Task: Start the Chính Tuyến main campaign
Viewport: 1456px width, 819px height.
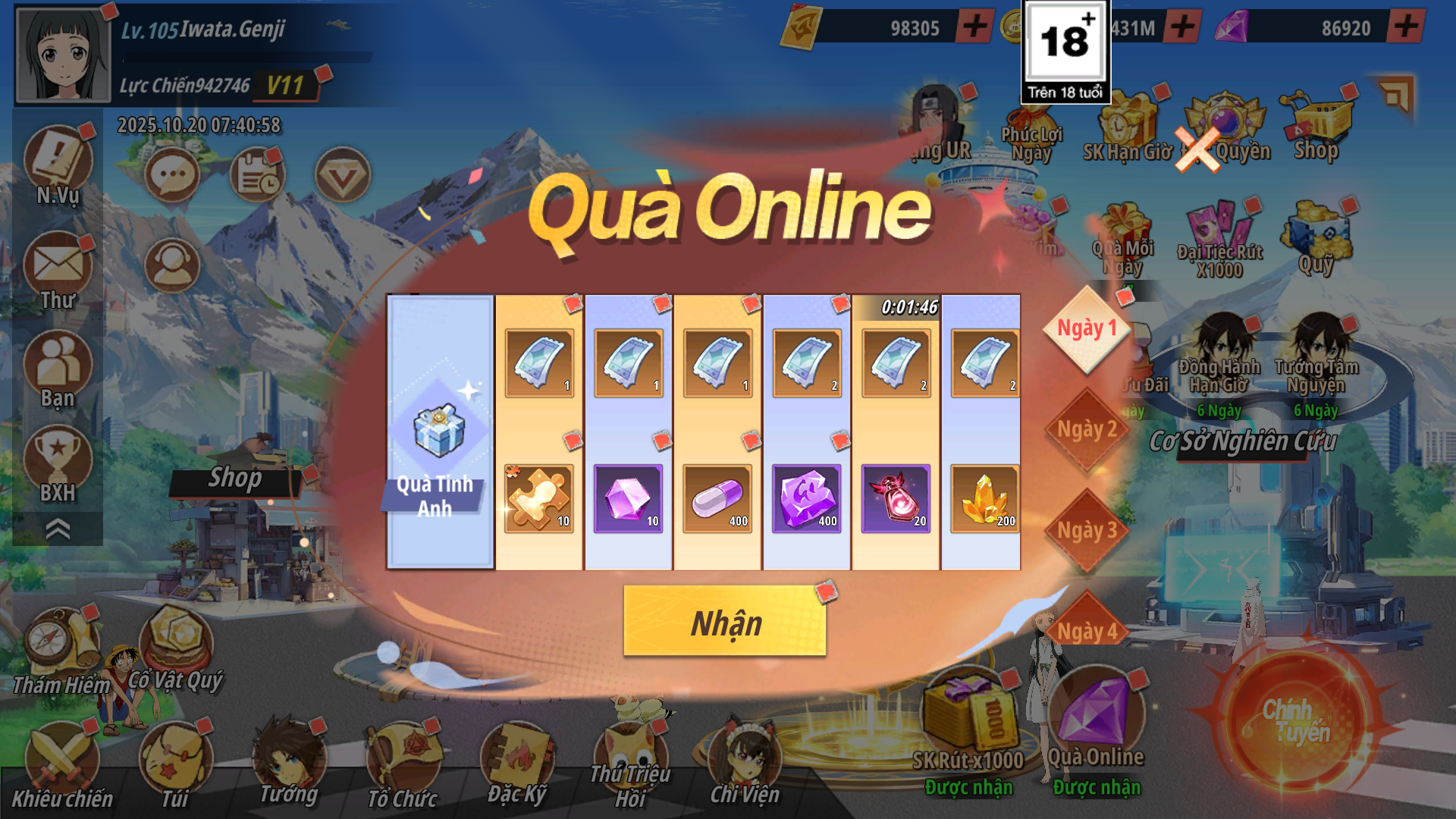Action: click(1296, 720)
